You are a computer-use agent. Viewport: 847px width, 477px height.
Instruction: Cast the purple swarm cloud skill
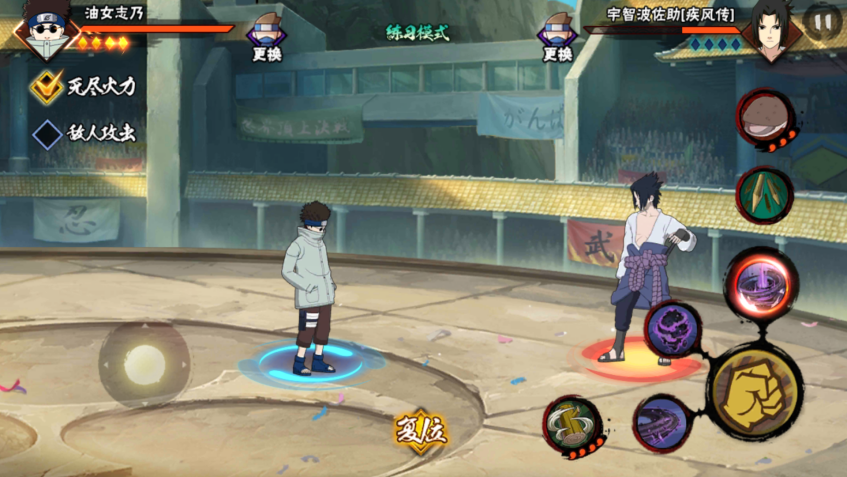673,328
